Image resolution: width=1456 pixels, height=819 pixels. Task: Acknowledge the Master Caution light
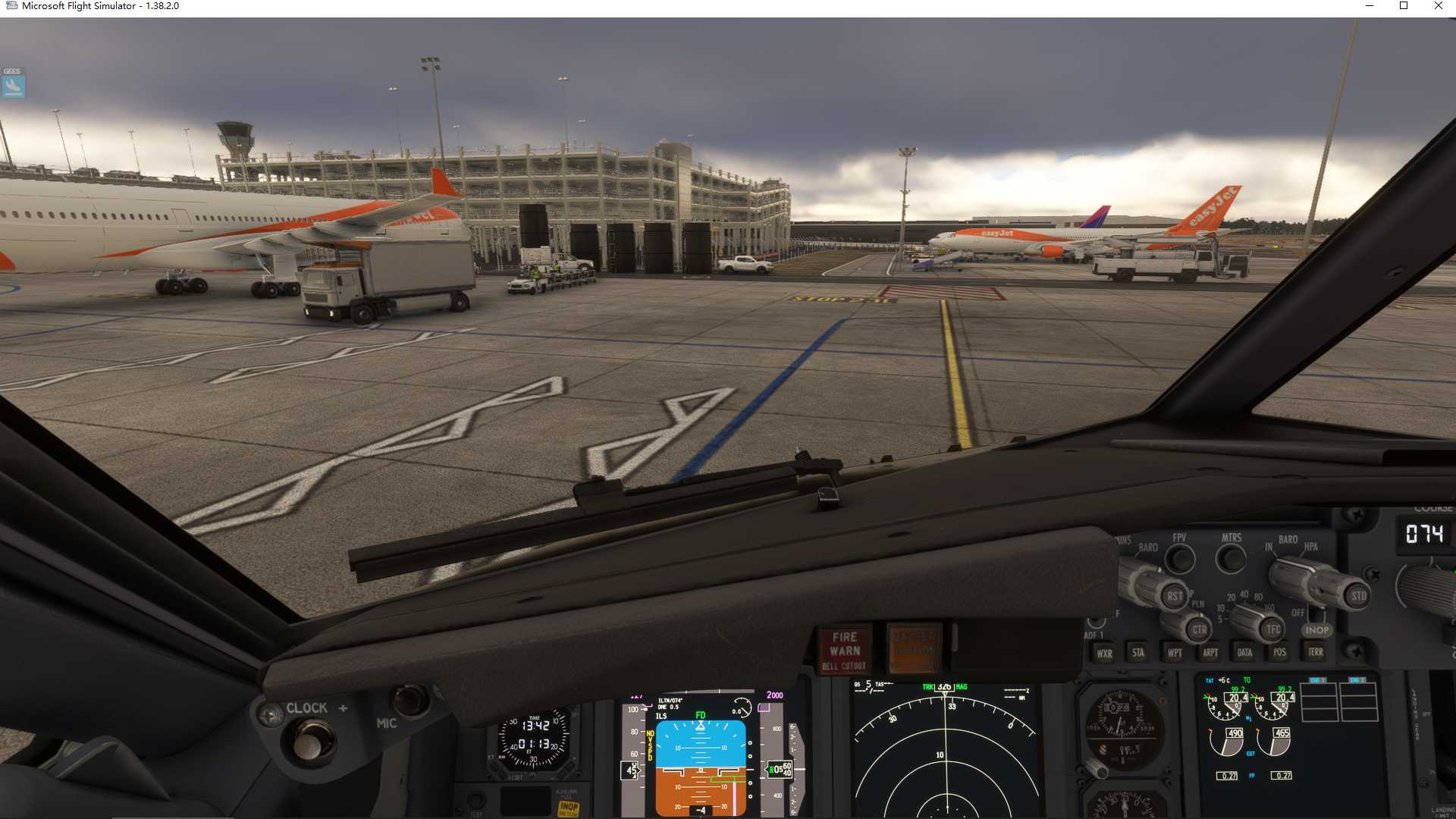coord(914,650)
